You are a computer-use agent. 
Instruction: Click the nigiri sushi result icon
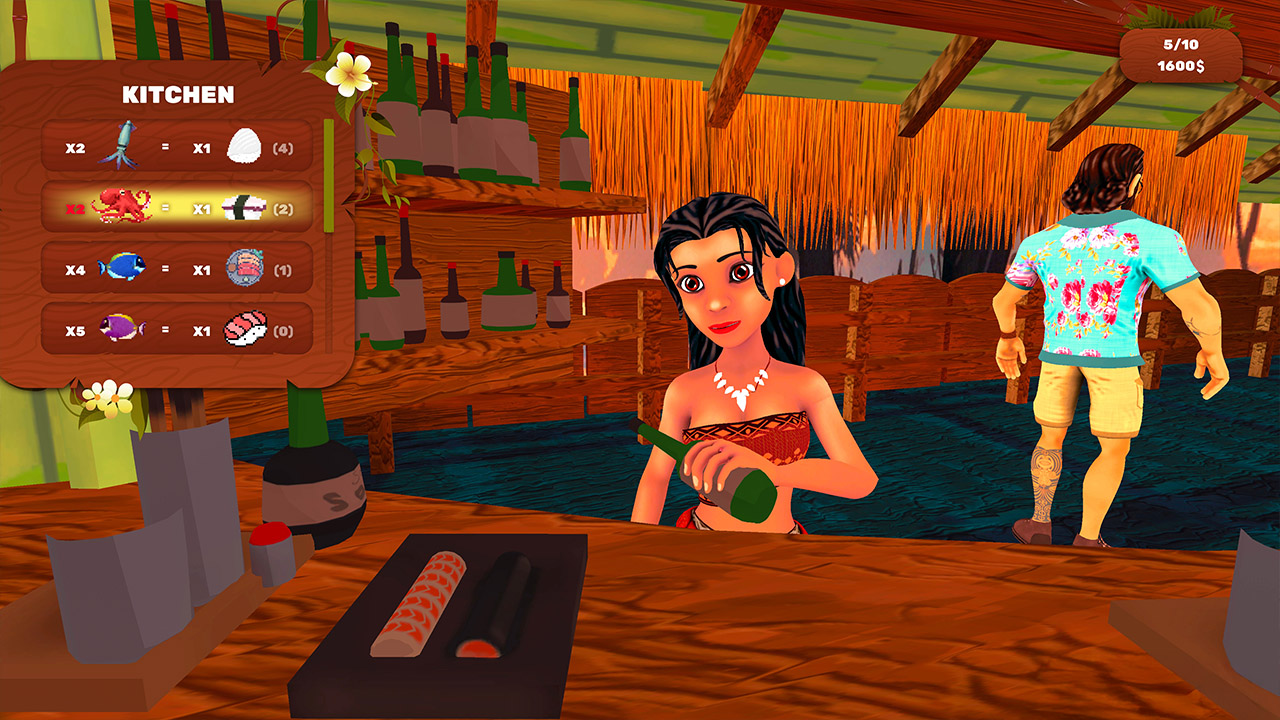coord(246,330)
